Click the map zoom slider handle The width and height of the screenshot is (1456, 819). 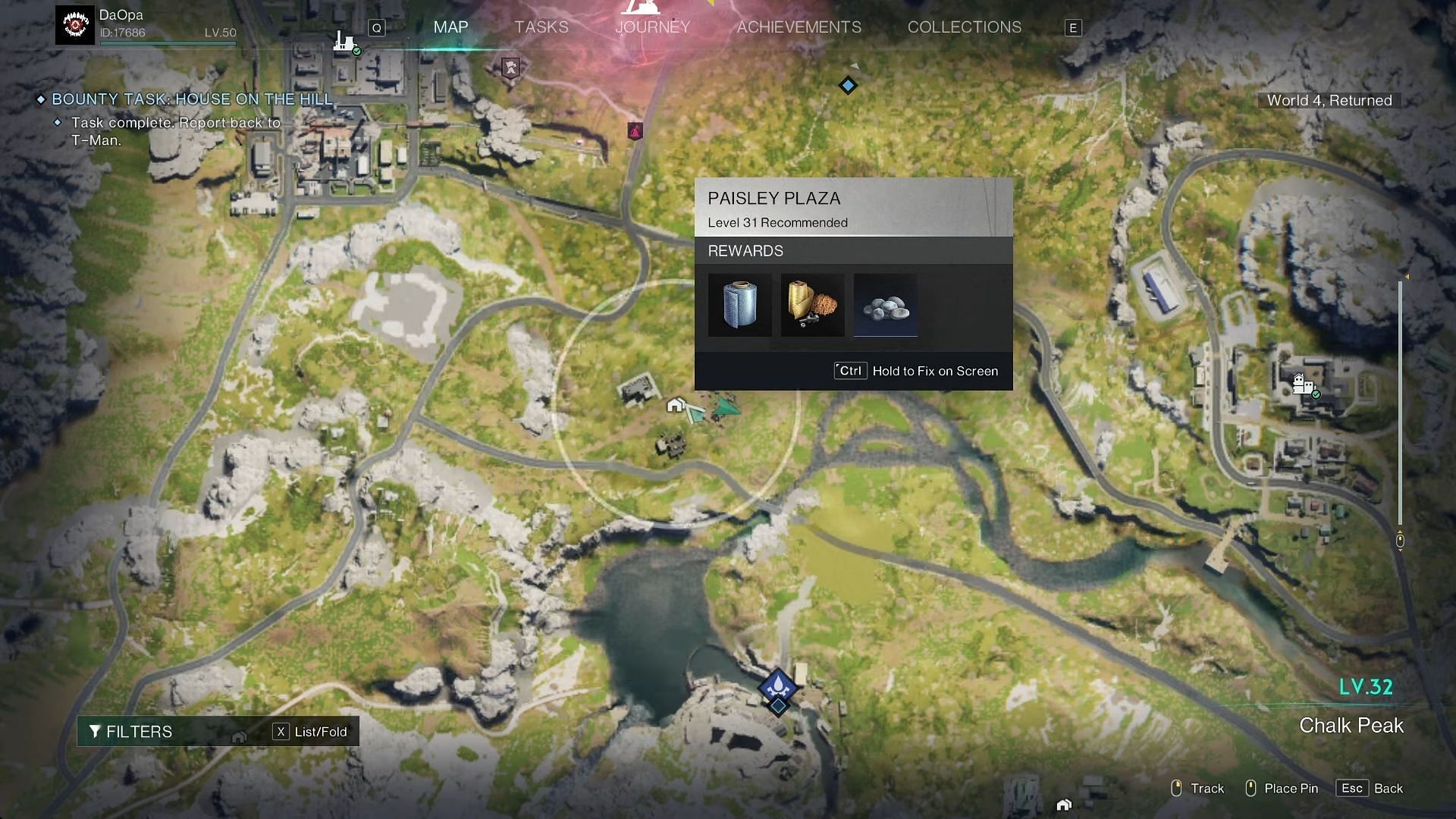1400,541
